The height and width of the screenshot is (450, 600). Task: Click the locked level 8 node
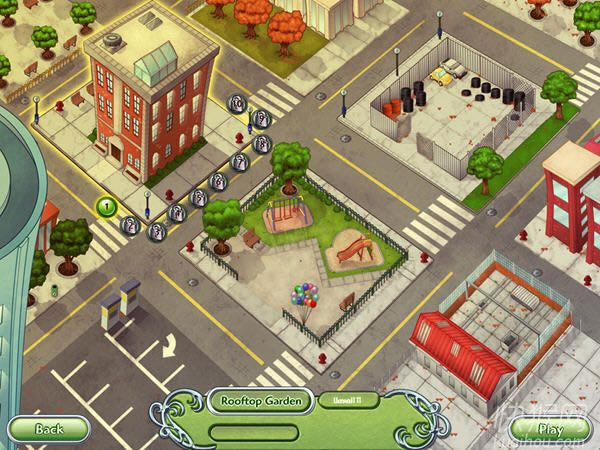[261, 144]
